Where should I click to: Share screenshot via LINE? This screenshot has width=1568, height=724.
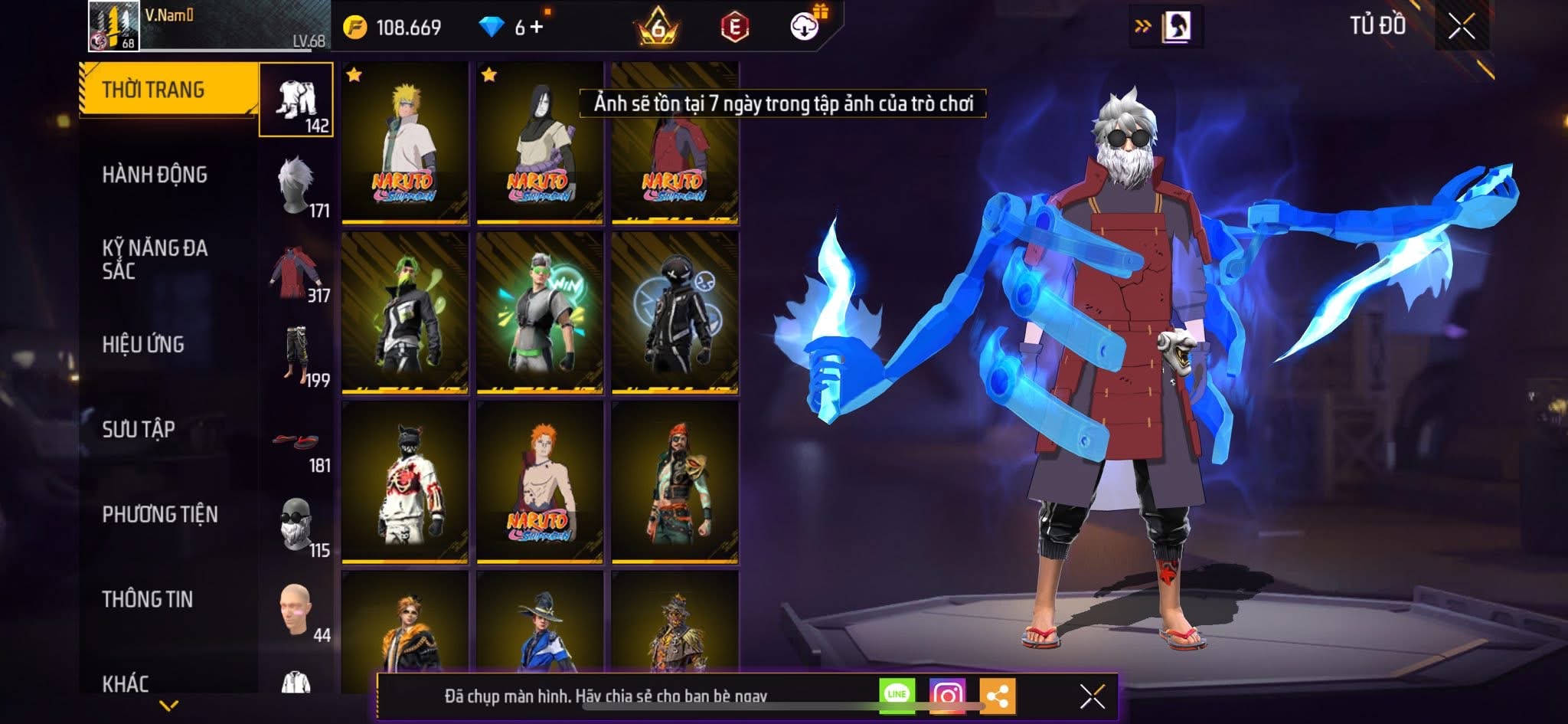click(x=897, y=696)
